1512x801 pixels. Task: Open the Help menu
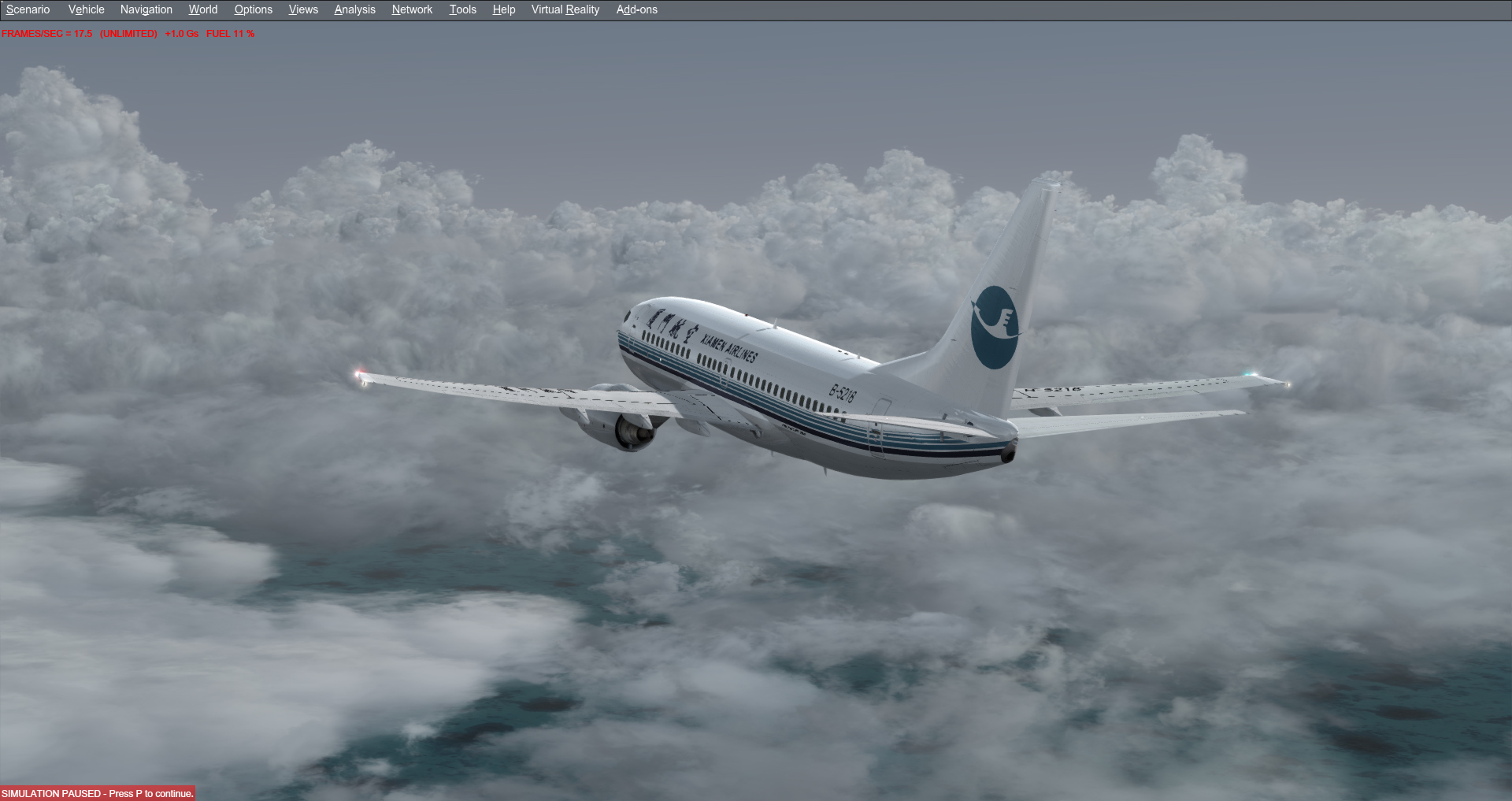503,9
